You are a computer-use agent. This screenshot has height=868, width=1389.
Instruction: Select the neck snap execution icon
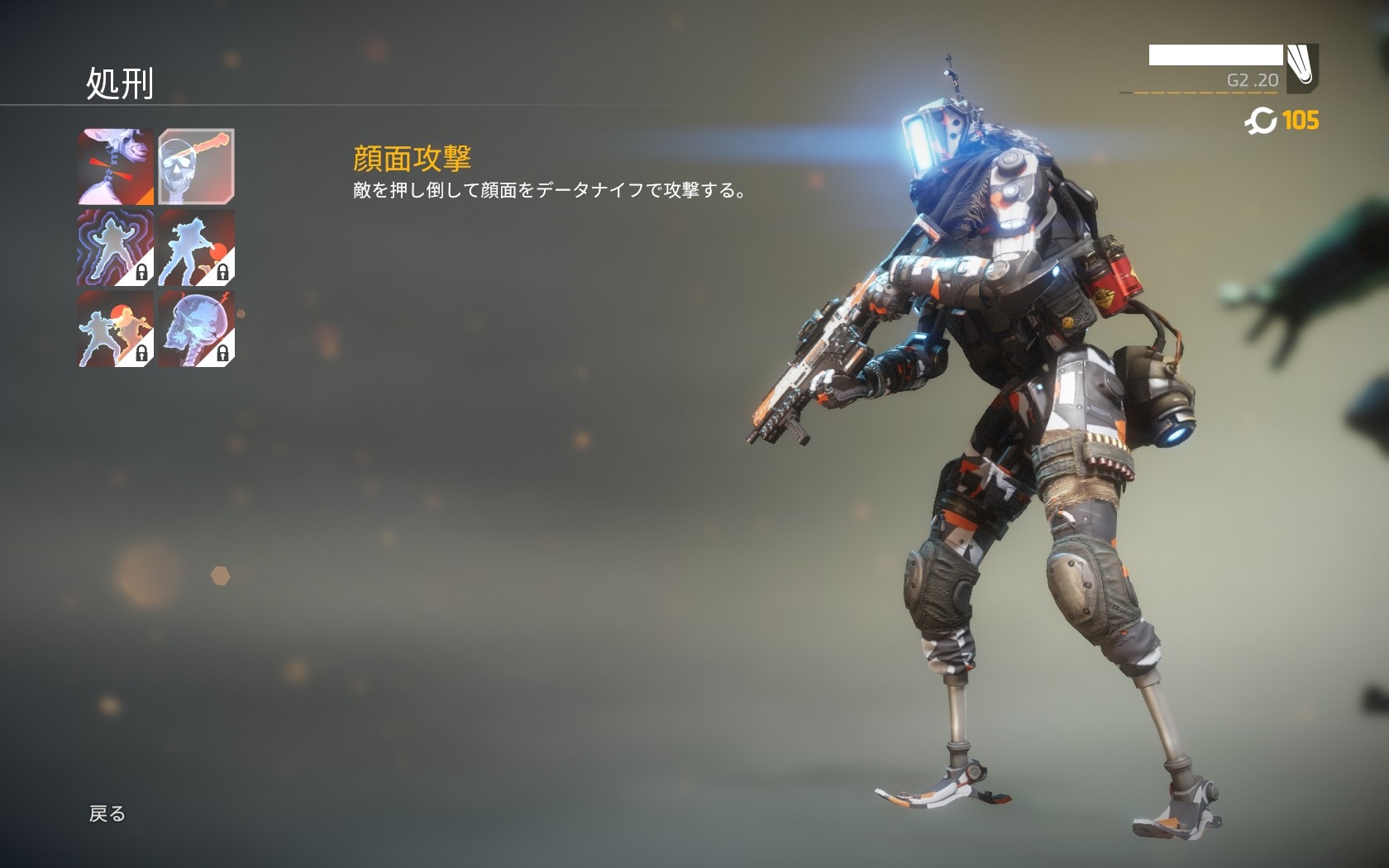[116, 166]
